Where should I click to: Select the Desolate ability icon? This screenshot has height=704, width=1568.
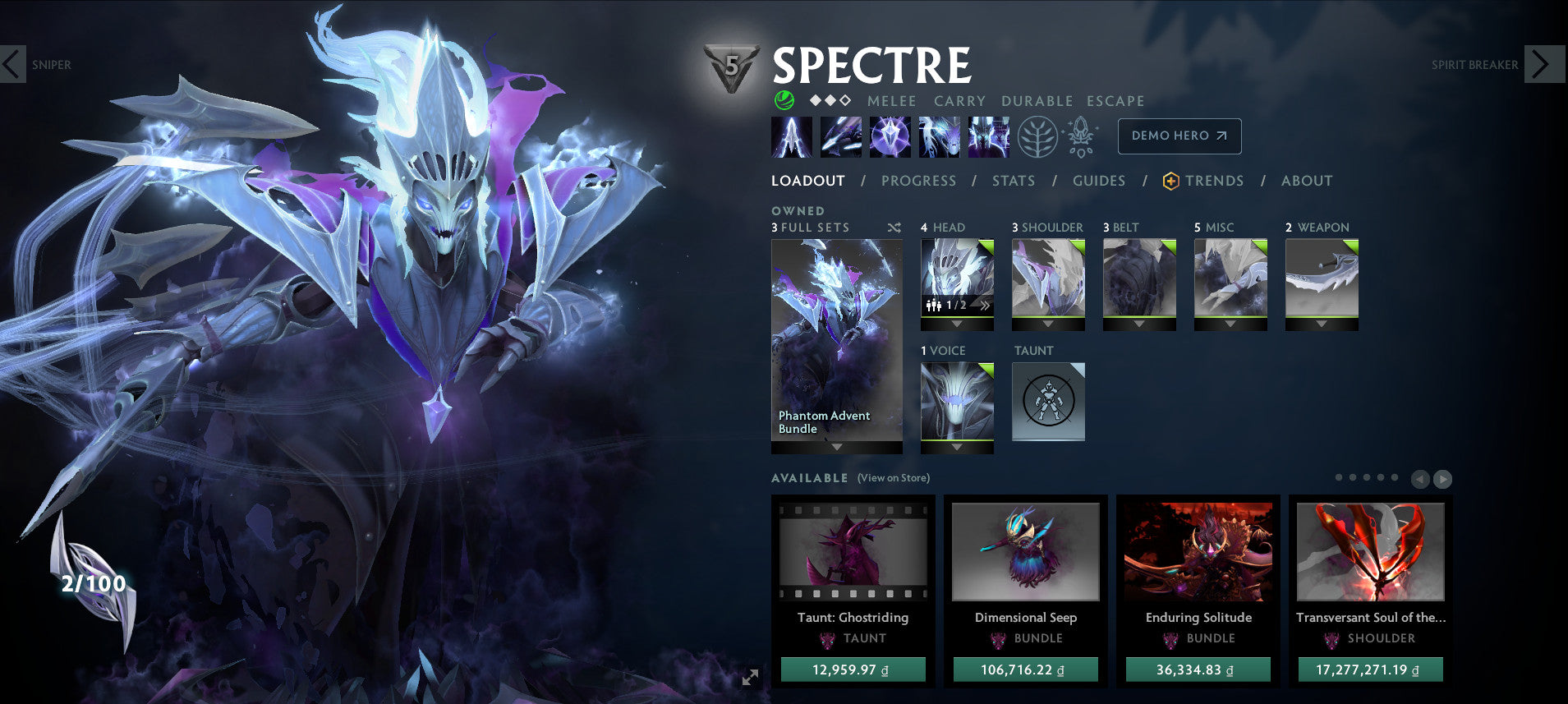[x=840, y=136]
